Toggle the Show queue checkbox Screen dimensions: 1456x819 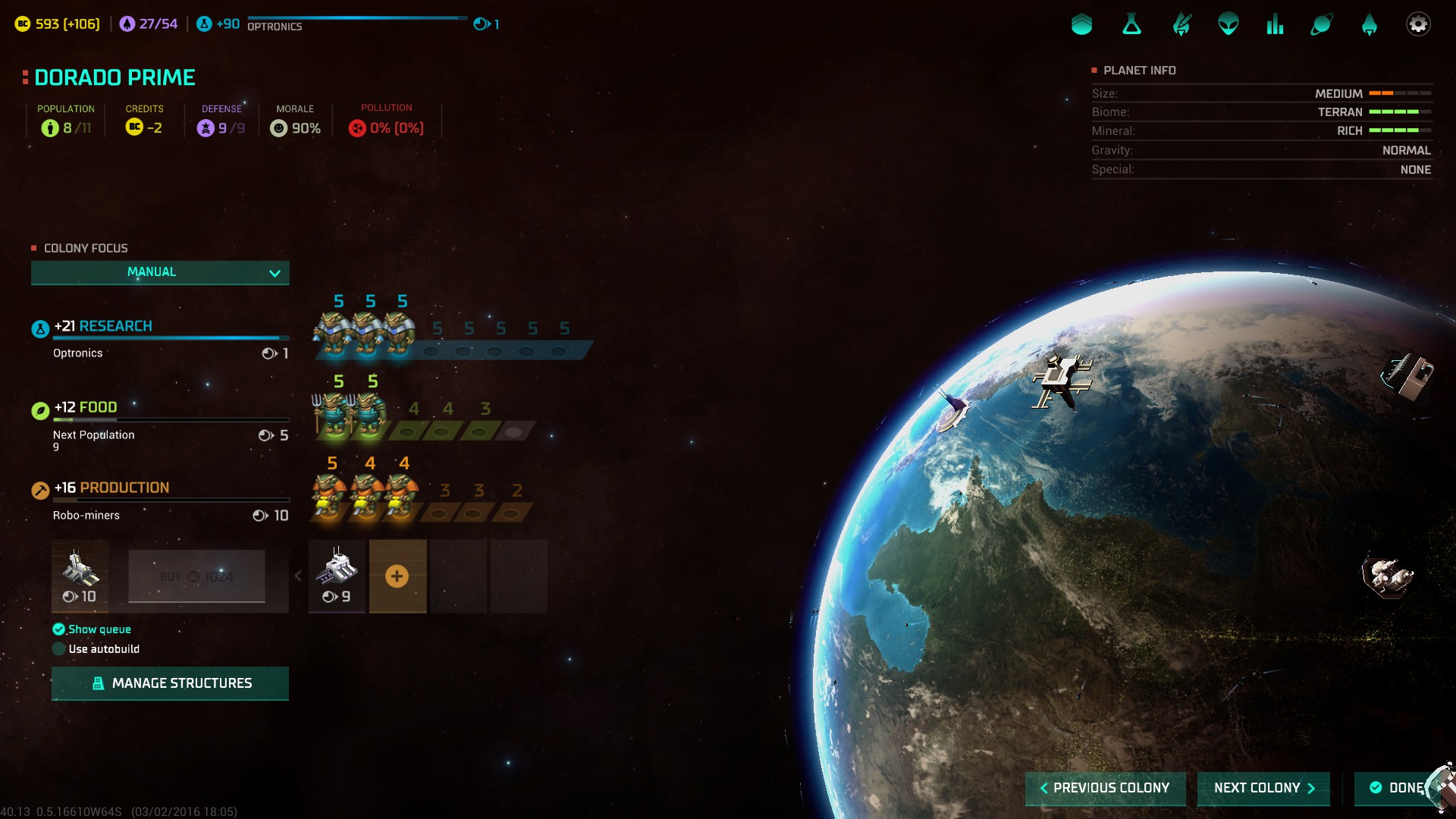click(x=59, y=629)
